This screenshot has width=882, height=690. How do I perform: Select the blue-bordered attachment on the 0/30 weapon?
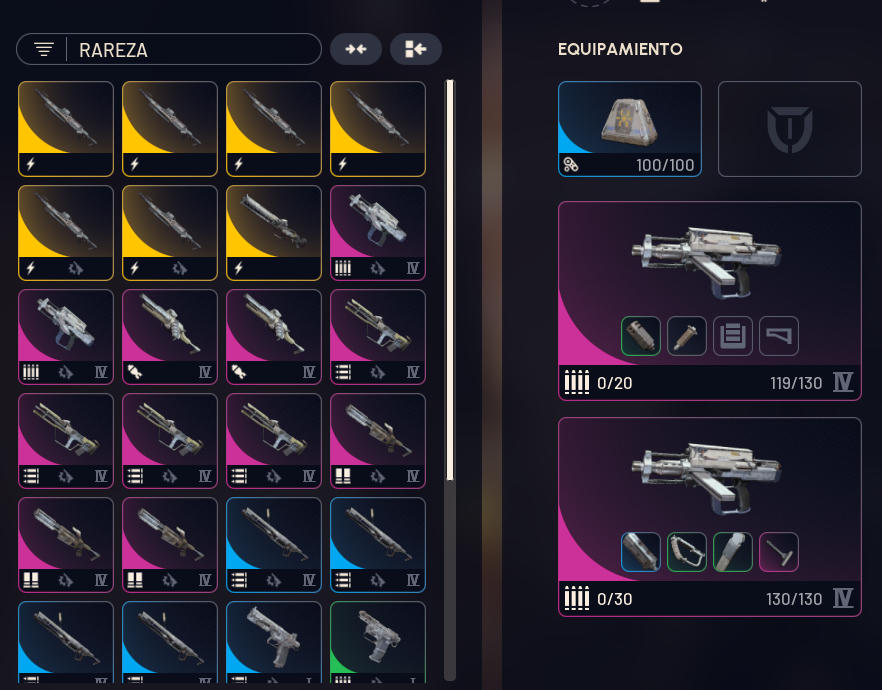(641, 552)
